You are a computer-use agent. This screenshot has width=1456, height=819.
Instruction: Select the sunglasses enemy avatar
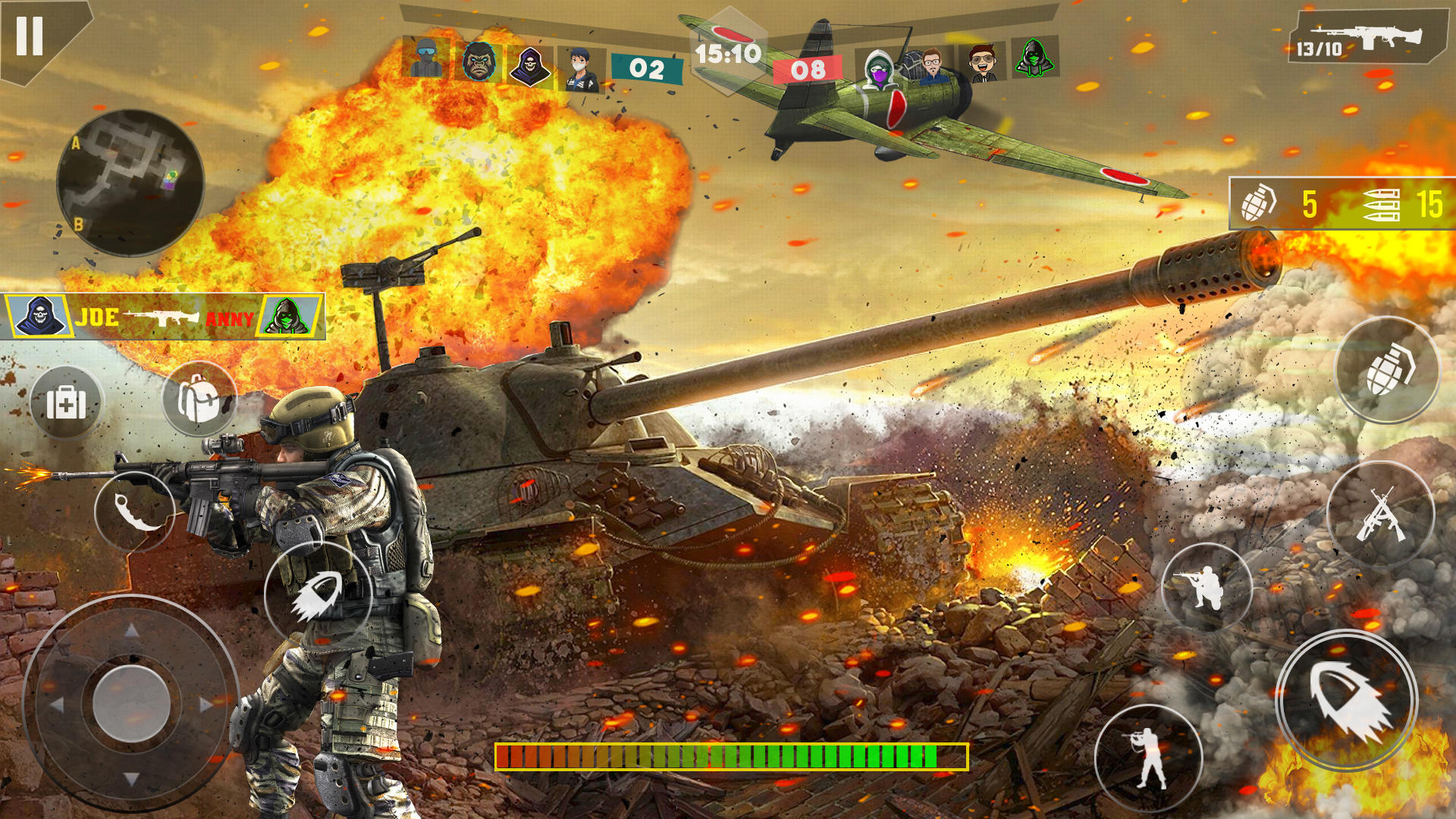click(x=983, y=62)
